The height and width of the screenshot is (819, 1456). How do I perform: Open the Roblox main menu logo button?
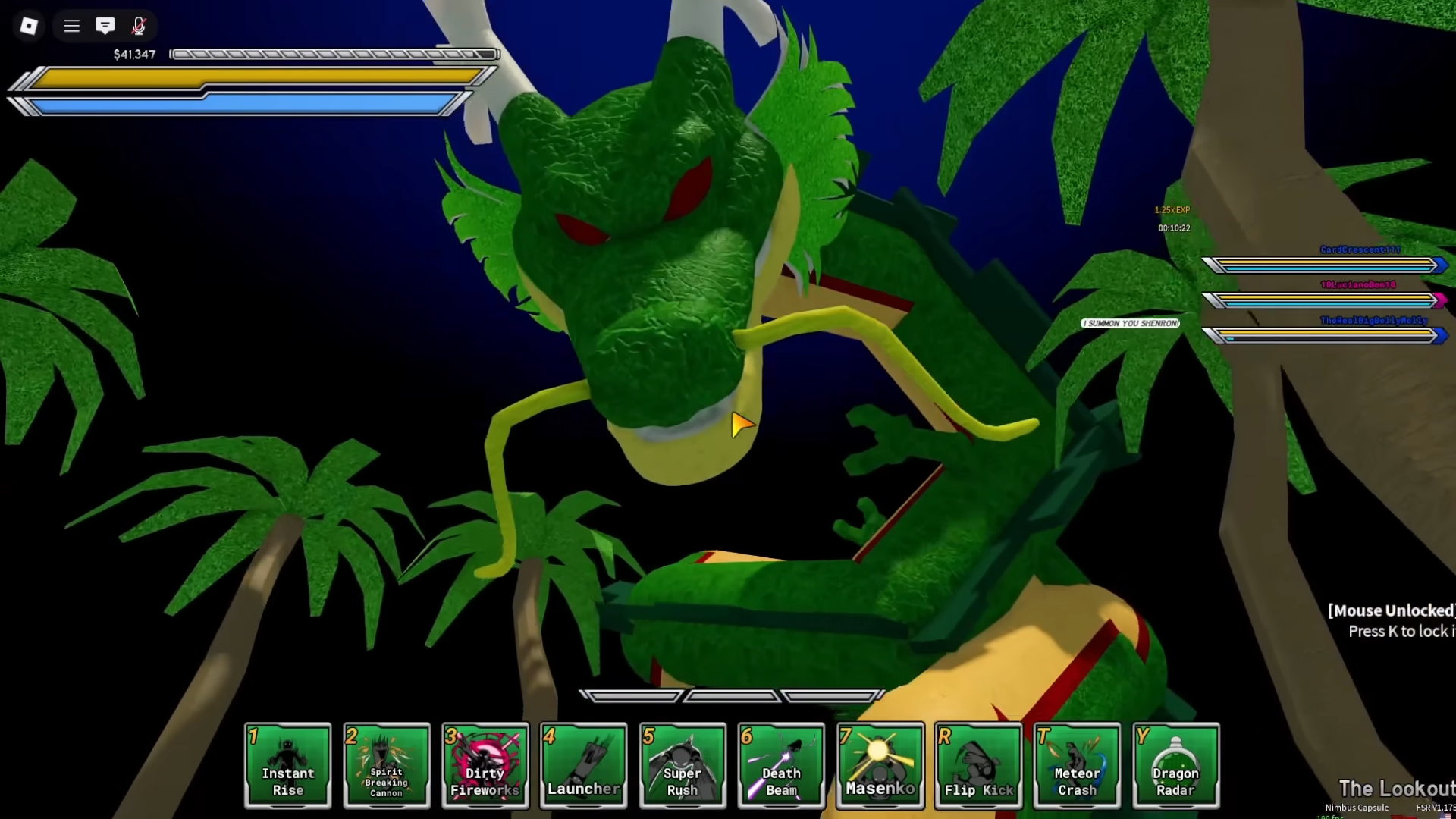pyautogui.click(x=29, y=27)
